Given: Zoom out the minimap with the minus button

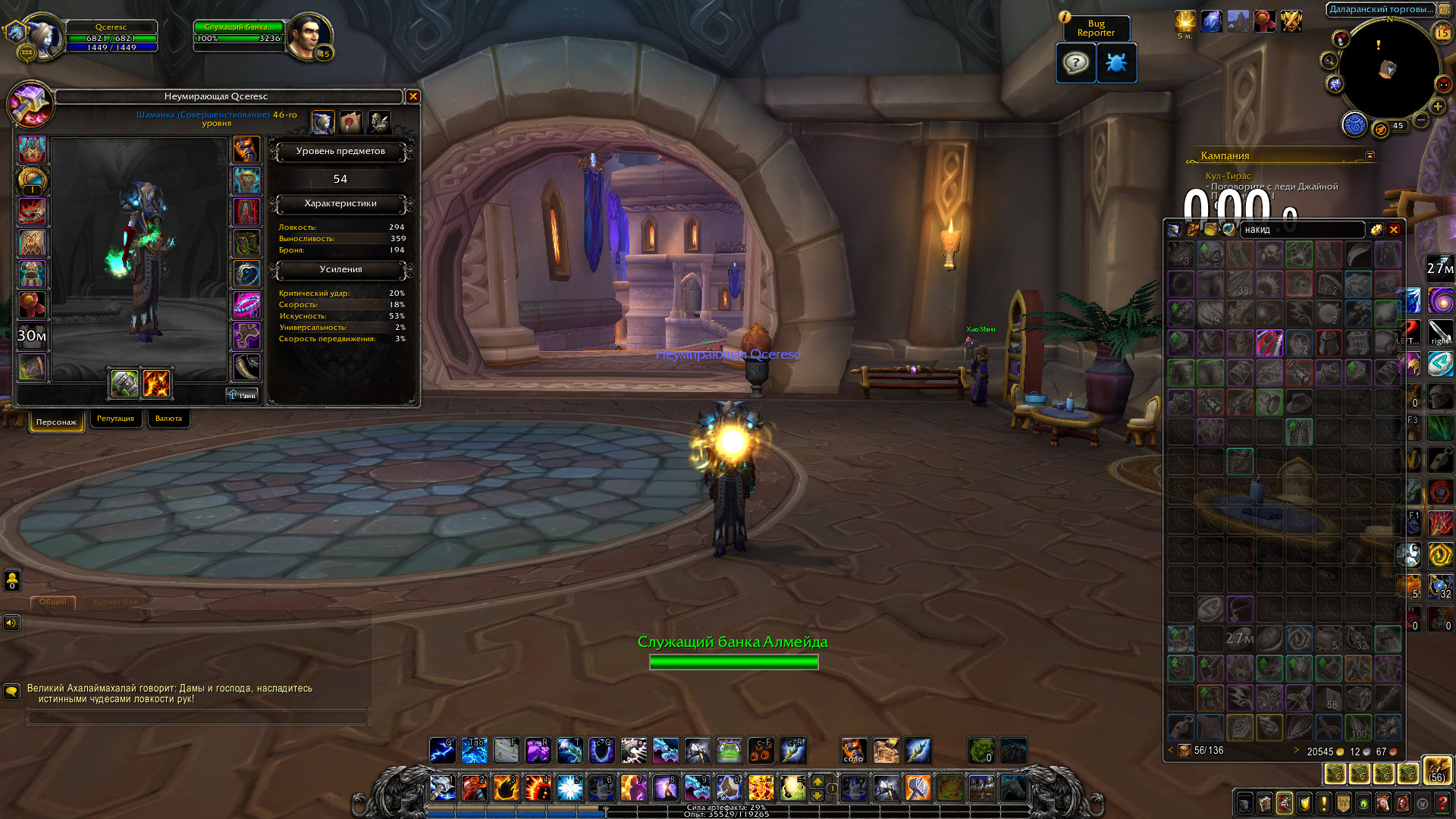Looking at the screenshot, I should click(1421, 120).
